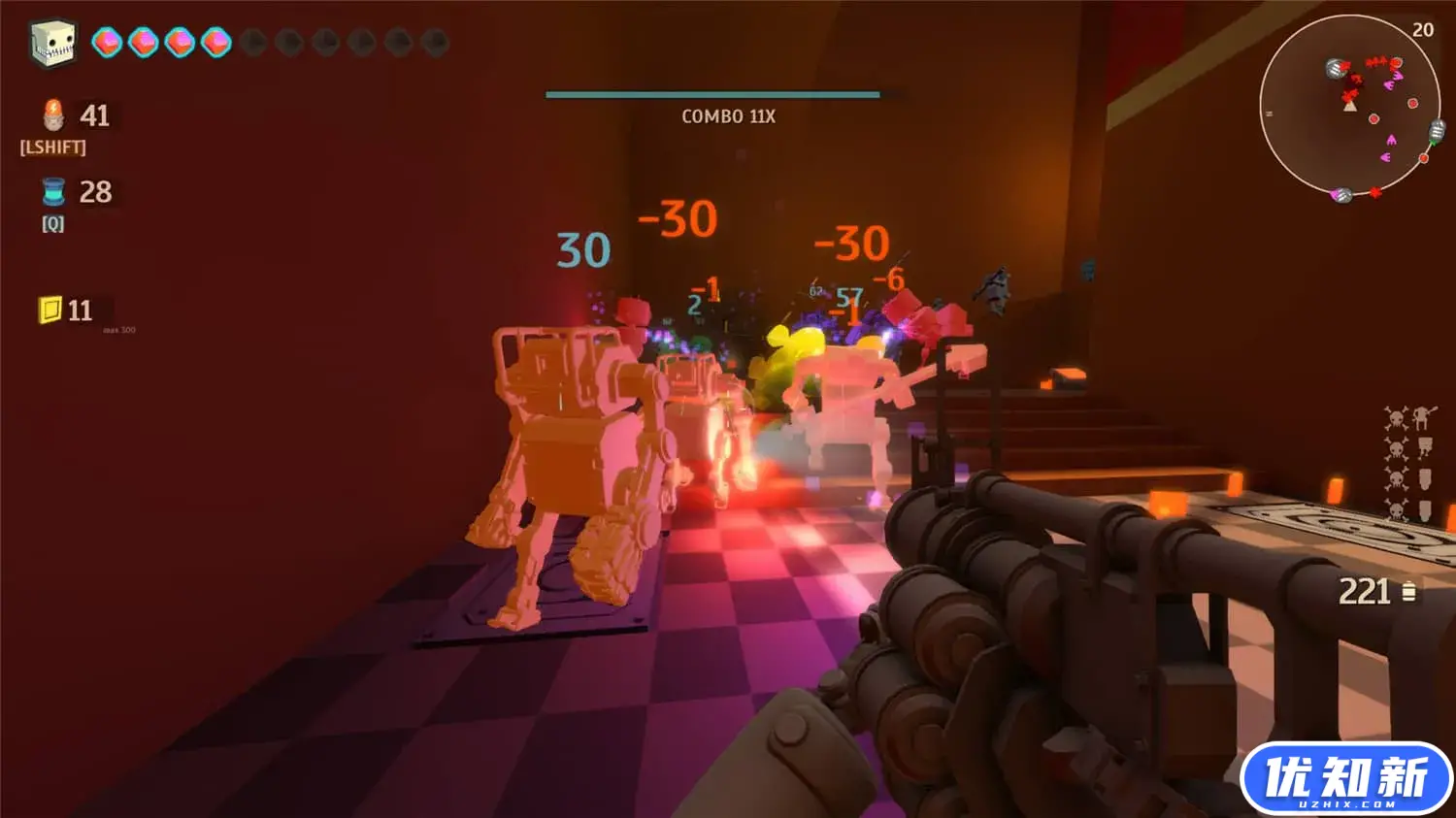This screenshot has height=818, width=1456.
Task: Click the skull character portrait
Action: [52, 43]
